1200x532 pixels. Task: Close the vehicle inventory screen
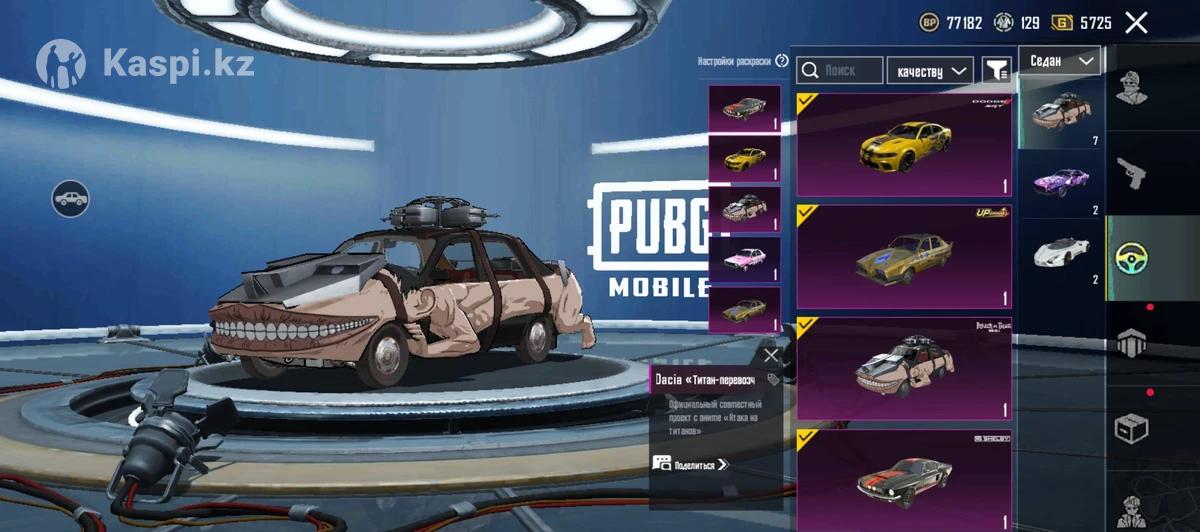tap(1136, 23)
